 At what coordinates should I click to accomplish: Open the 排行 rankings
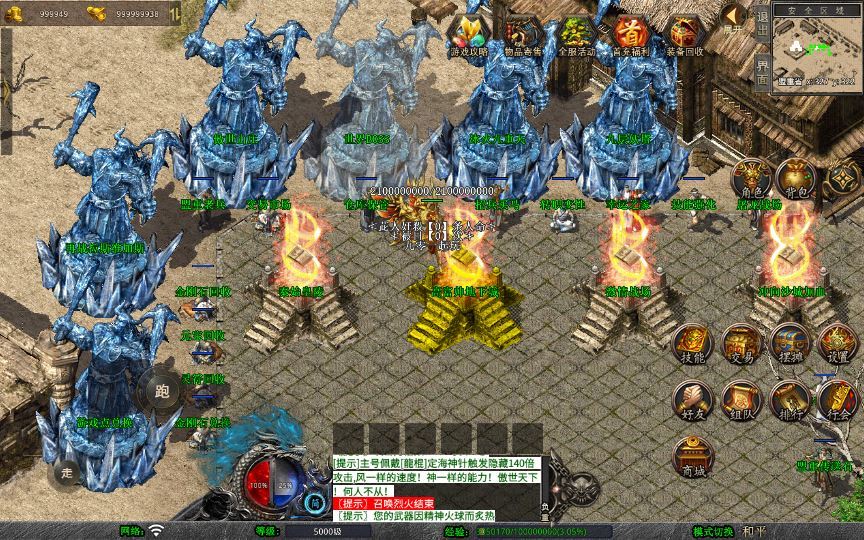789,400
